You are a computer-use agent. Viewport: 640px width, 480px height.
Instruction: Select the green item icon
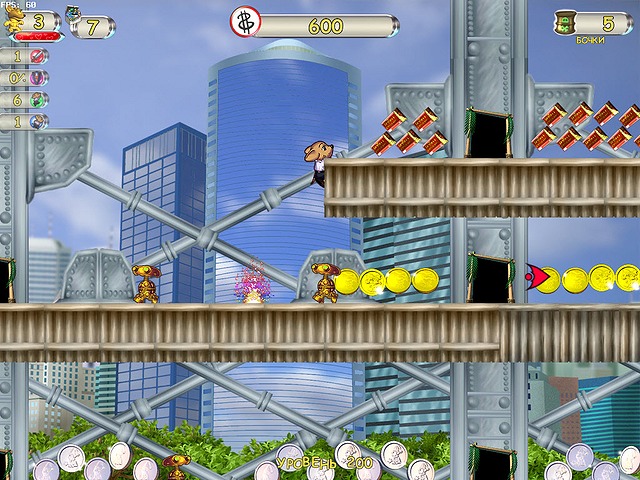click(x=37, y=100)
